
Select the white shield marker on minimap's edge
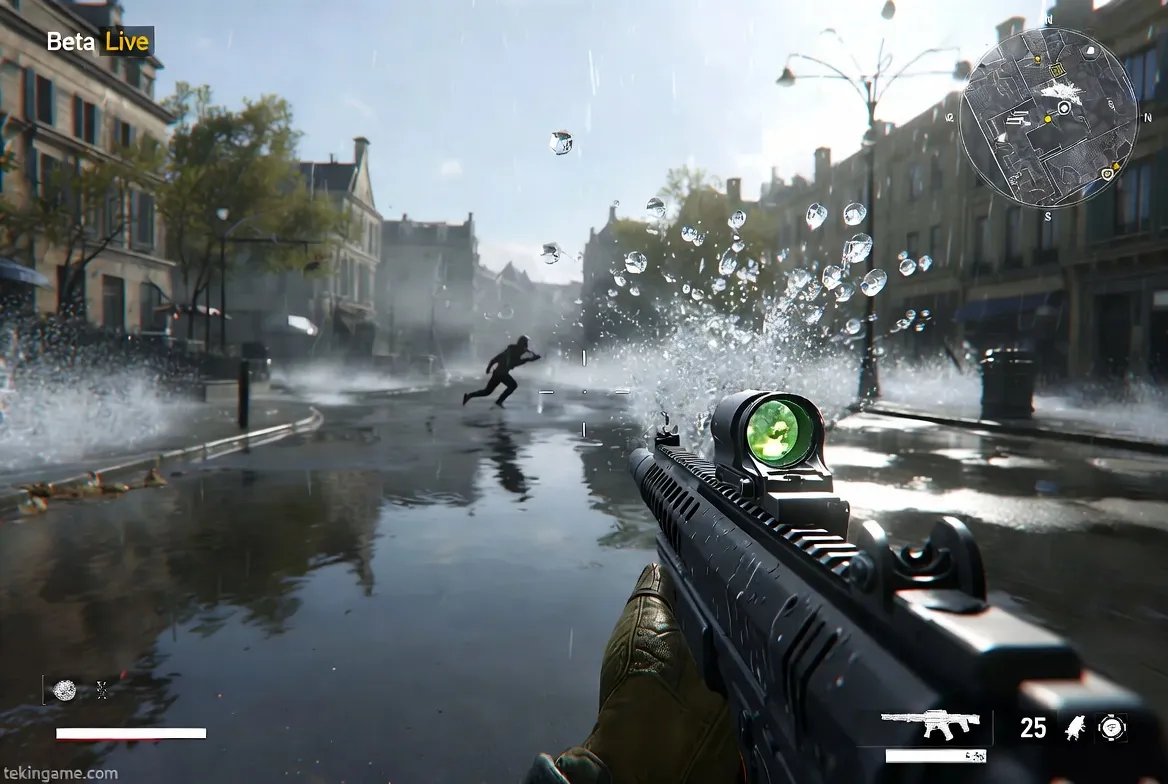[x=1108, y=175]
